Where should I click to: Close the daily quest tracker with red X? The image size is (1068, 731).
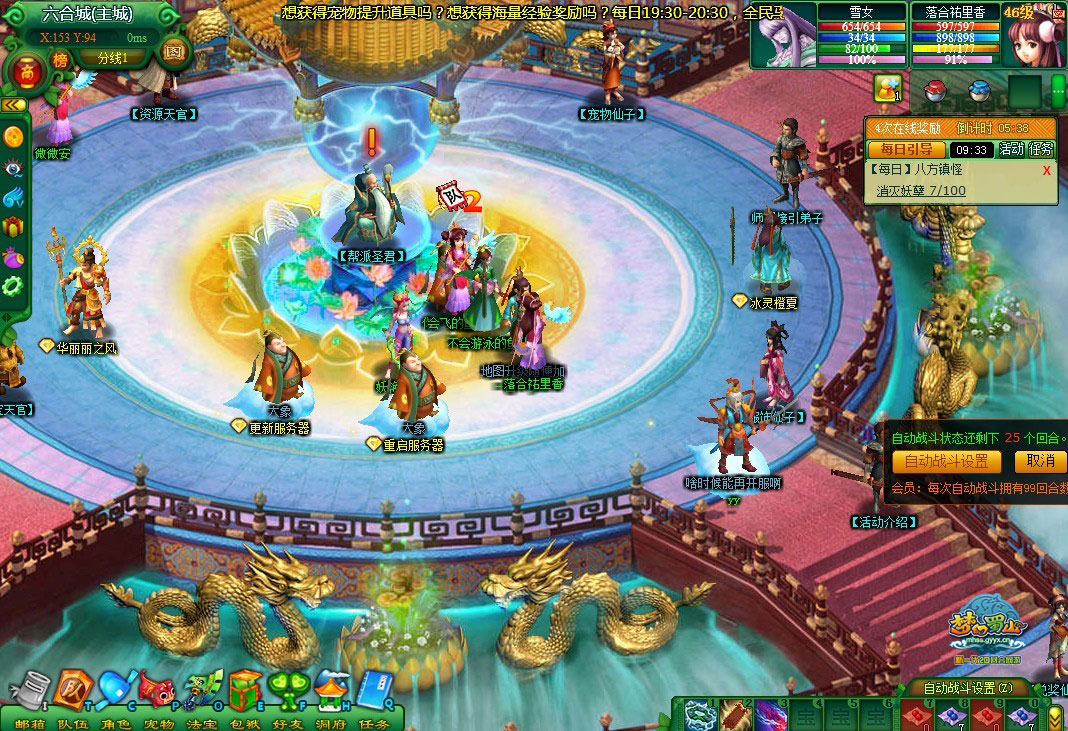coord(1047,170)
